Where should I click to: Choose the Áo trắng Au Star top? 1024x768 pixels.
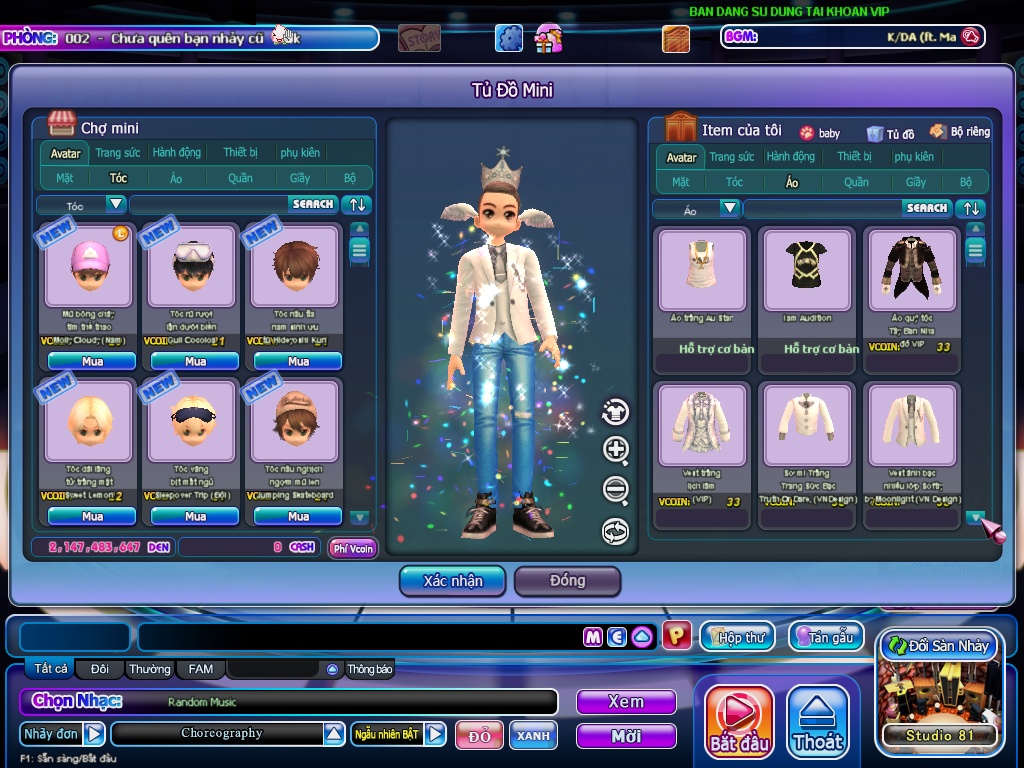pyautogui.click(x=702, y=270)
